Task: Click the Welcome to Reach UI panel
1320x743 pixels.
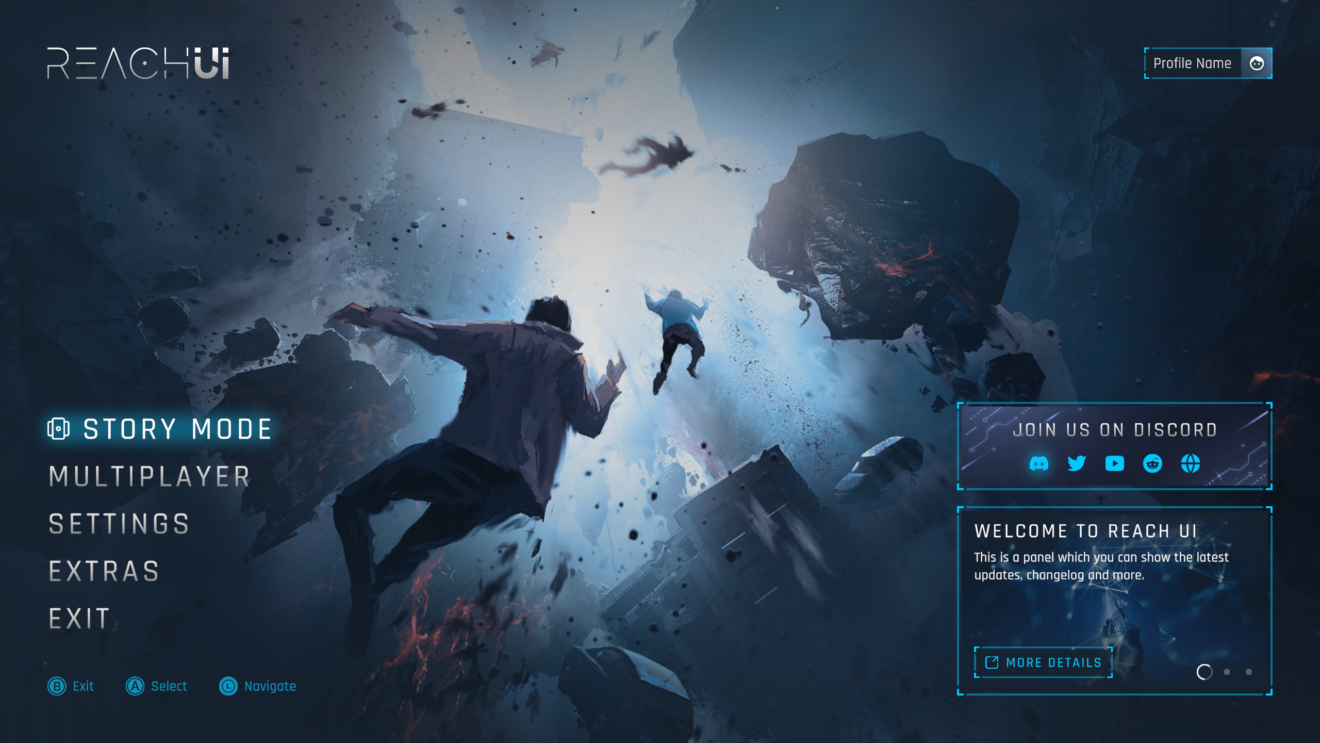Action: point(1114,595)
